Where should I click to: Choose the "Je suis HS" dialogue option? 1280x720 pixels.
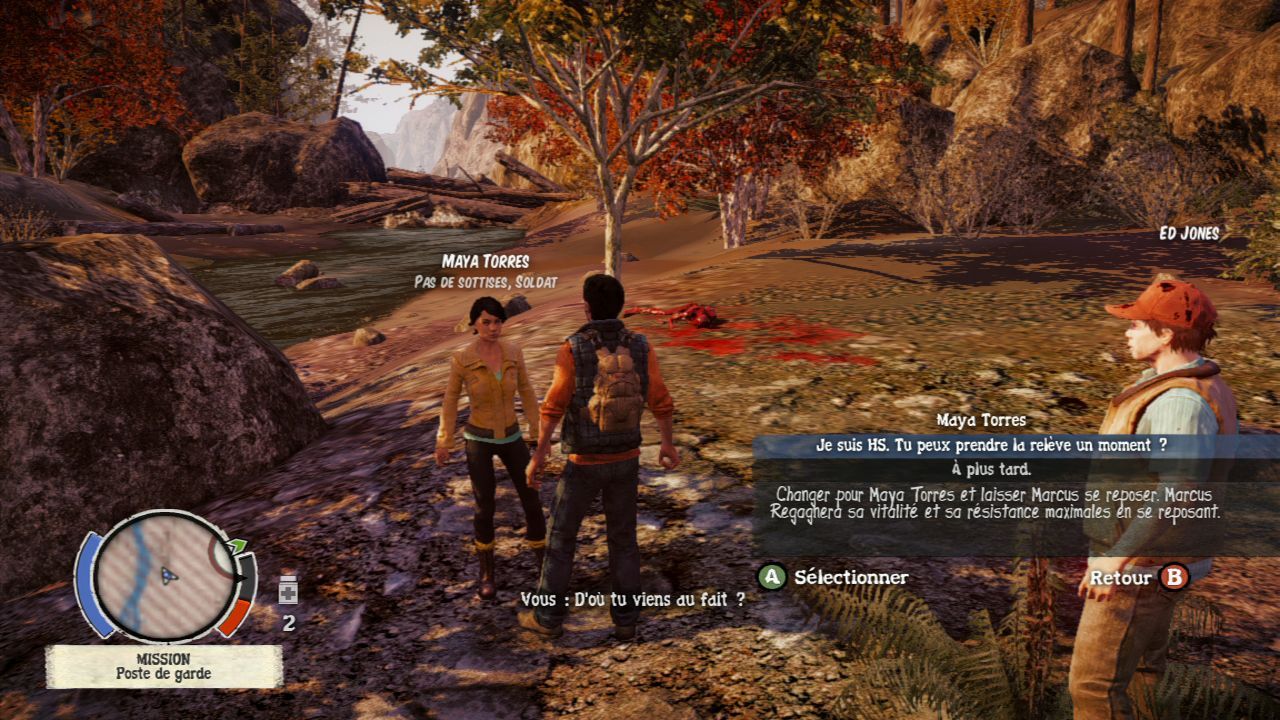pyautogui.click(x=990, y=446)
